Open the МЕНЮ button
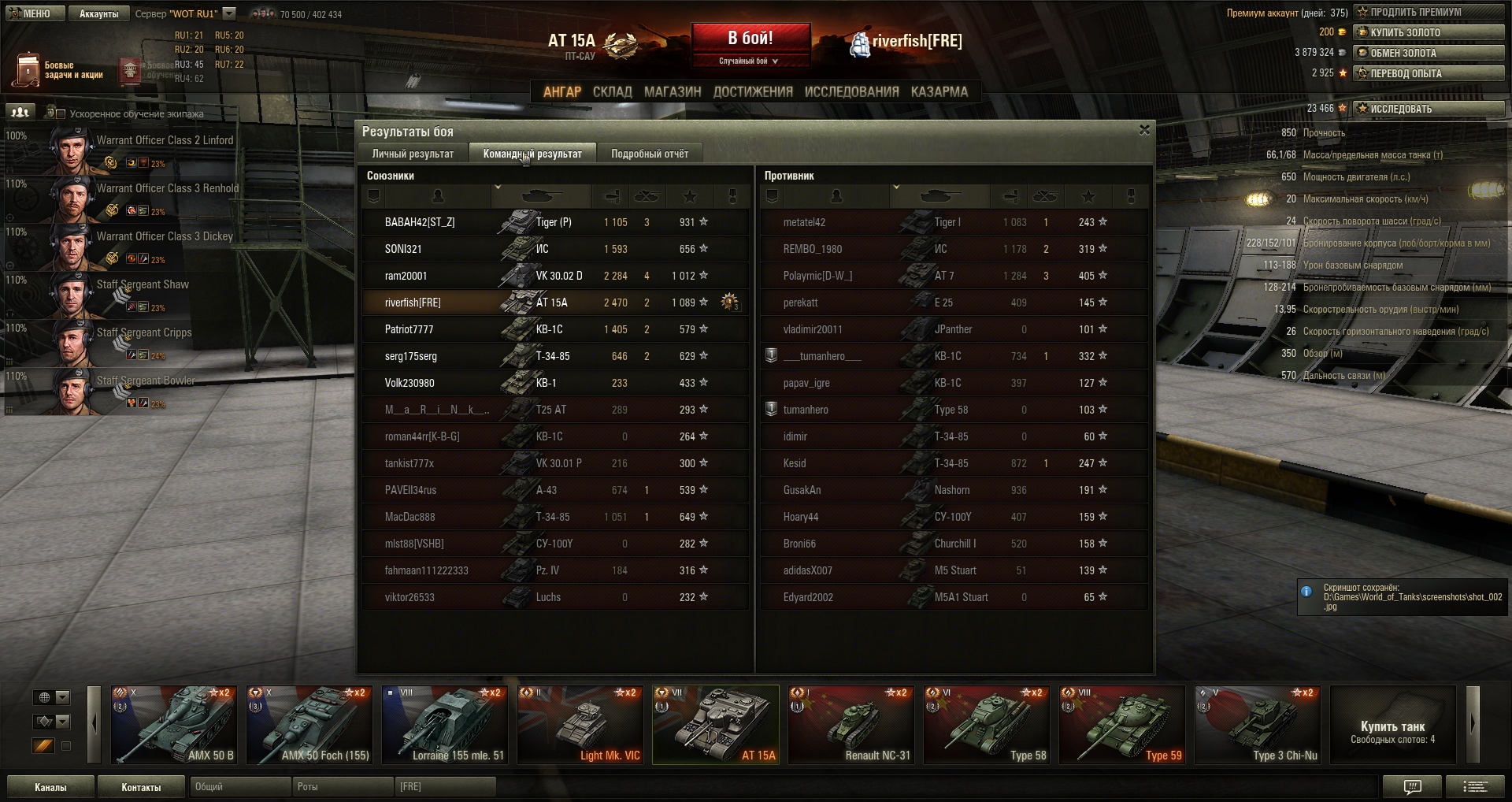 (x=33, y=13)
